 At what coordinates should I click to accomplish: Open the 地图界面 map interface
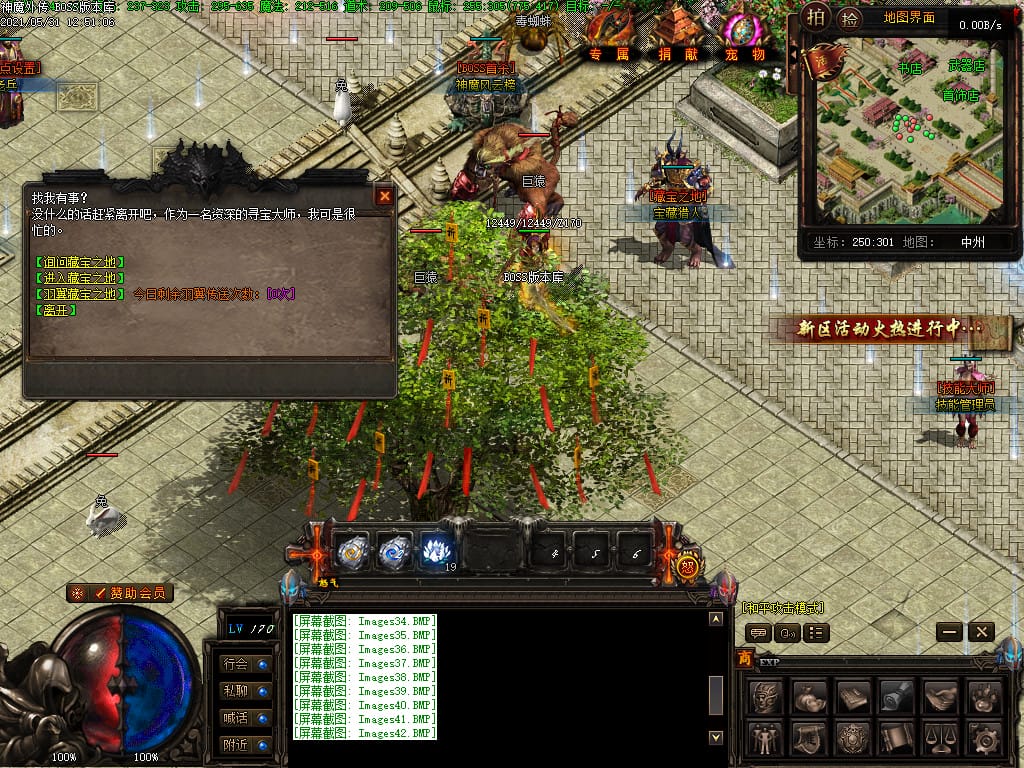(909, 17)
